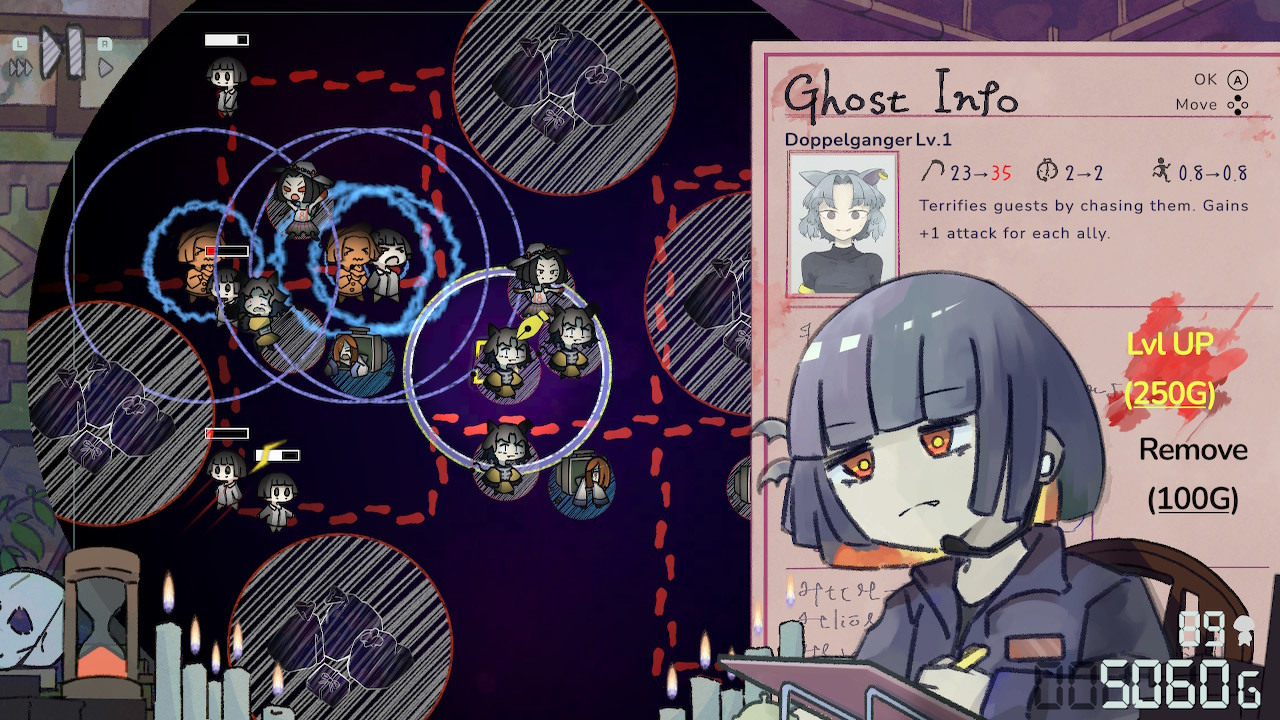
Task: Click the R shoulder button indicator
Action: tap(104, 44)
